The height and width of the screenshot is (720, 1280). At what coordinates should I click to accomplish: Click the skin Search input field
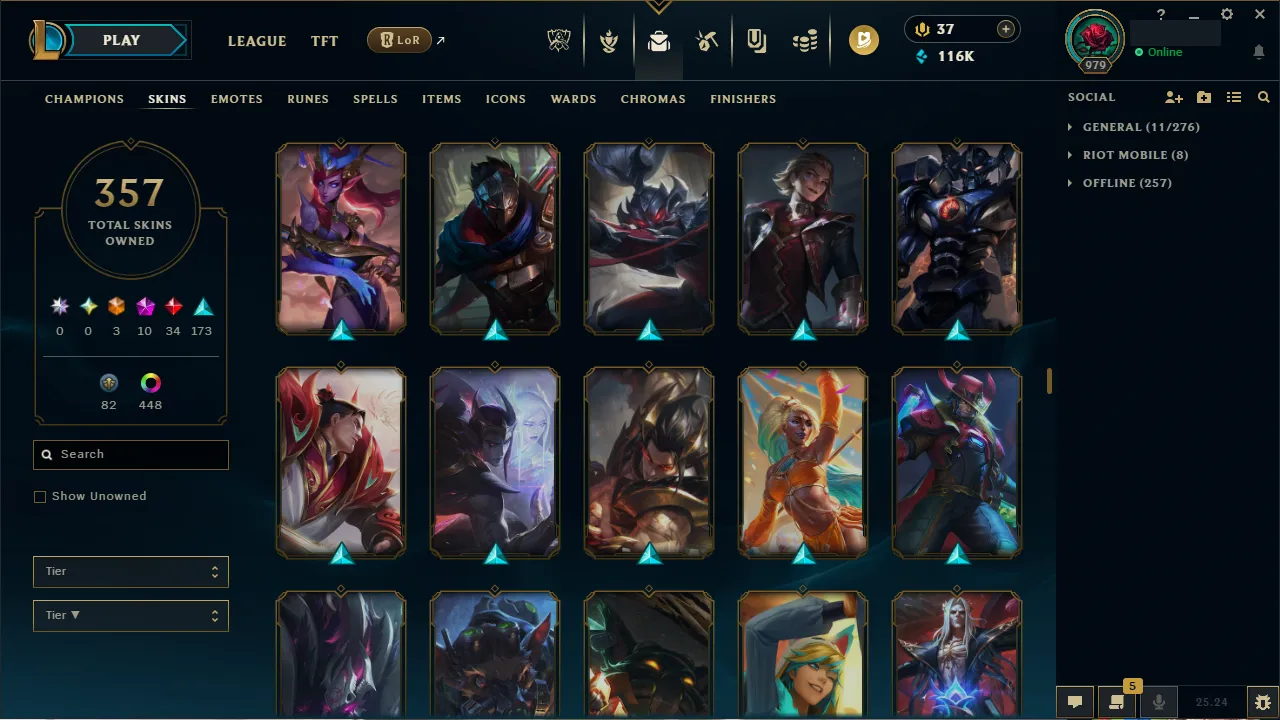[x=130, y=455]
